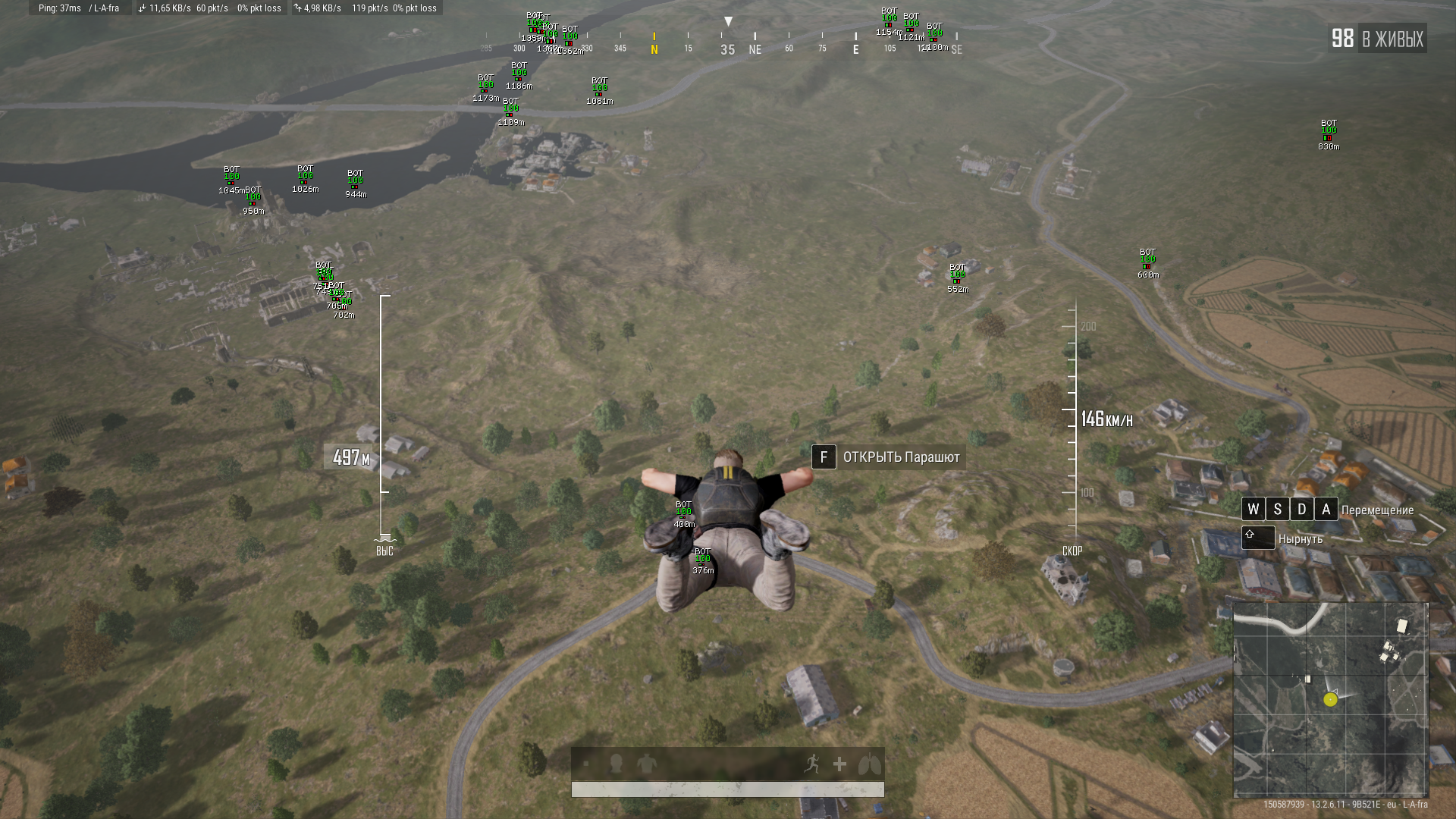Select the lungs breath icon

point(869,764)
